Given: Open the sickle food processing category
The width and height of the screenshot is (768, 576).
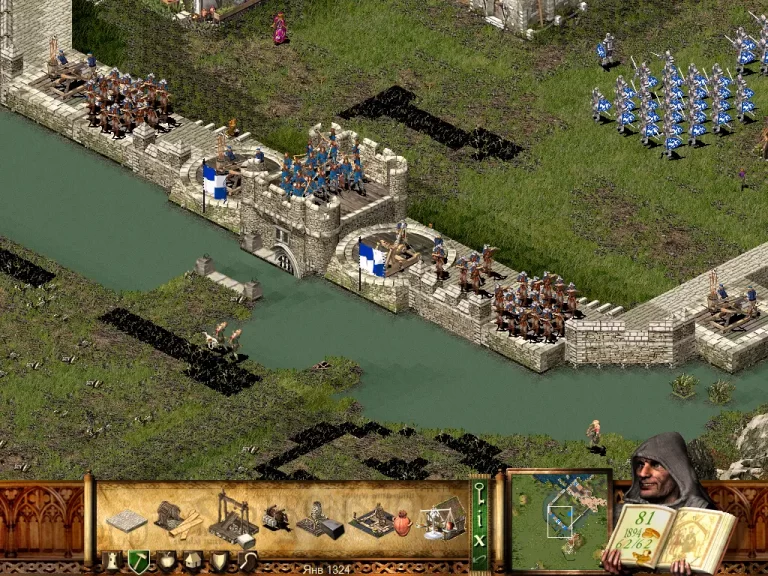Looking at the screenshot, I should tap(245, 562).
